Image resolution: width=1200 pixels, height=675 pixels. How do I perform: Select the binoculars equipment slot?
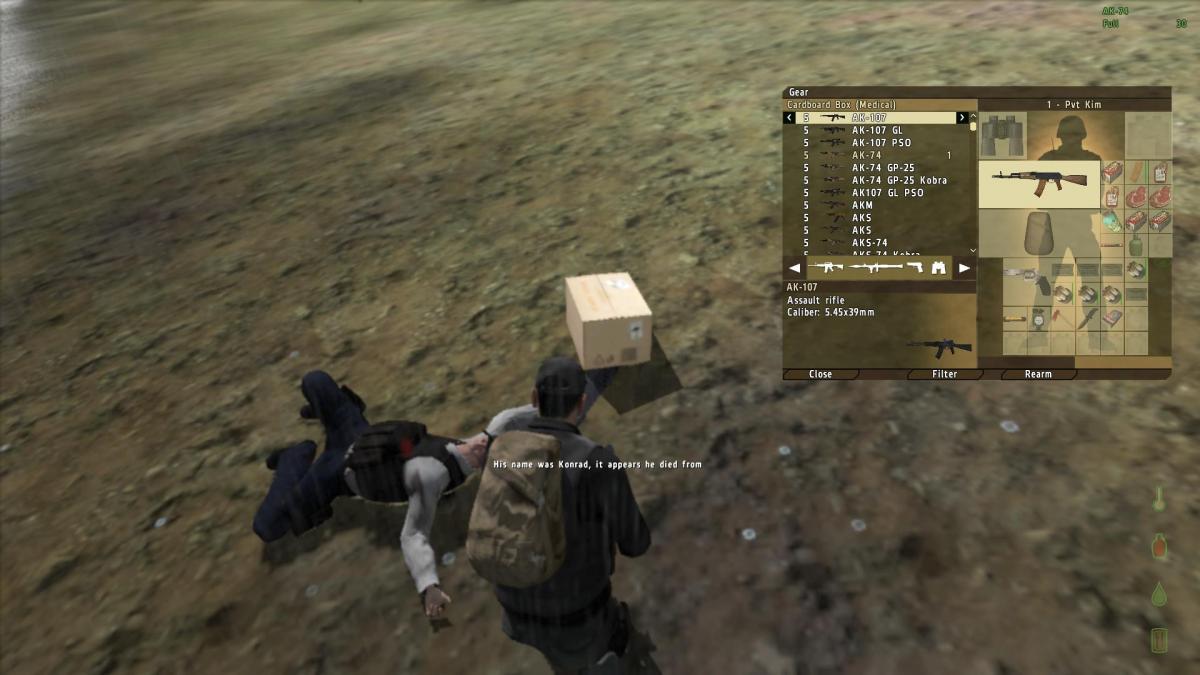(1002, 135)
